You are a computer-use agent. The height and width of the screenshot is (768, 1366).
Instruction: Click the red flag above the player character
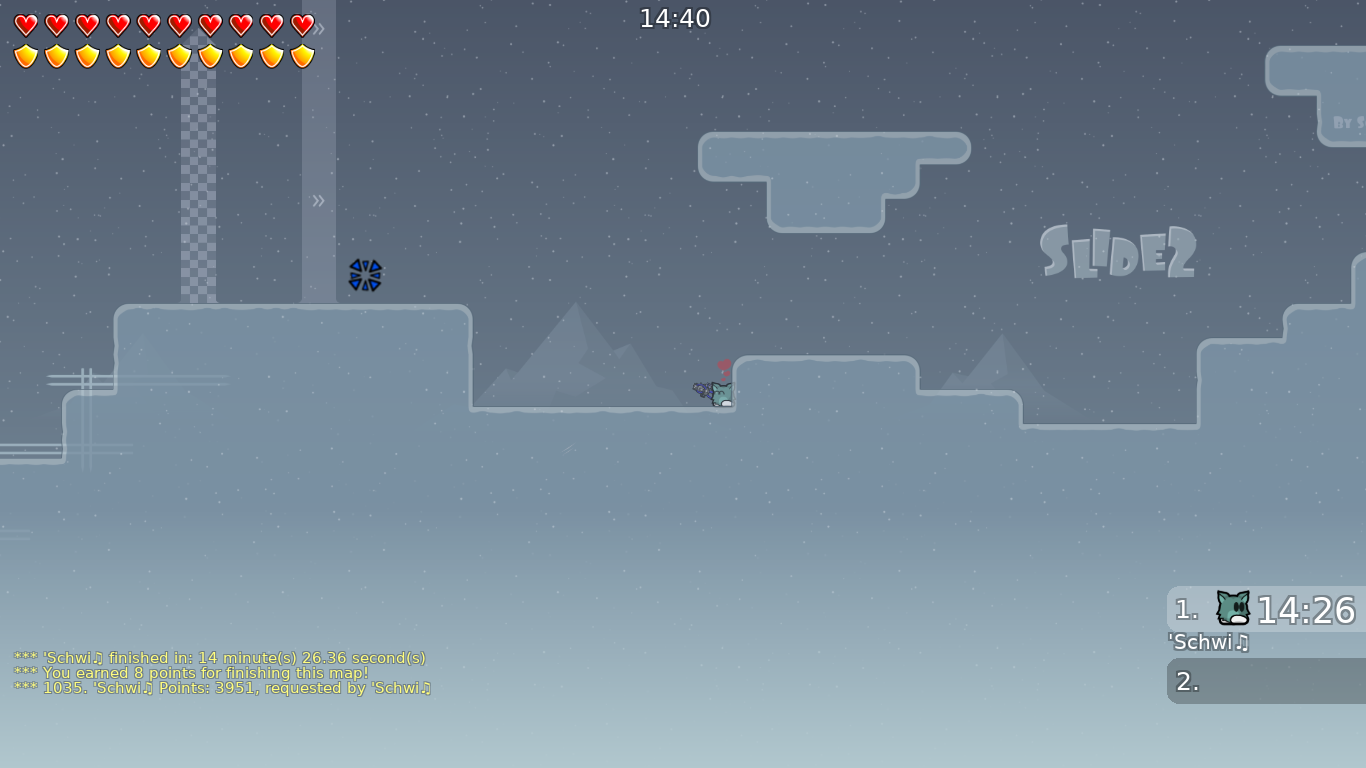pos(725,366)
